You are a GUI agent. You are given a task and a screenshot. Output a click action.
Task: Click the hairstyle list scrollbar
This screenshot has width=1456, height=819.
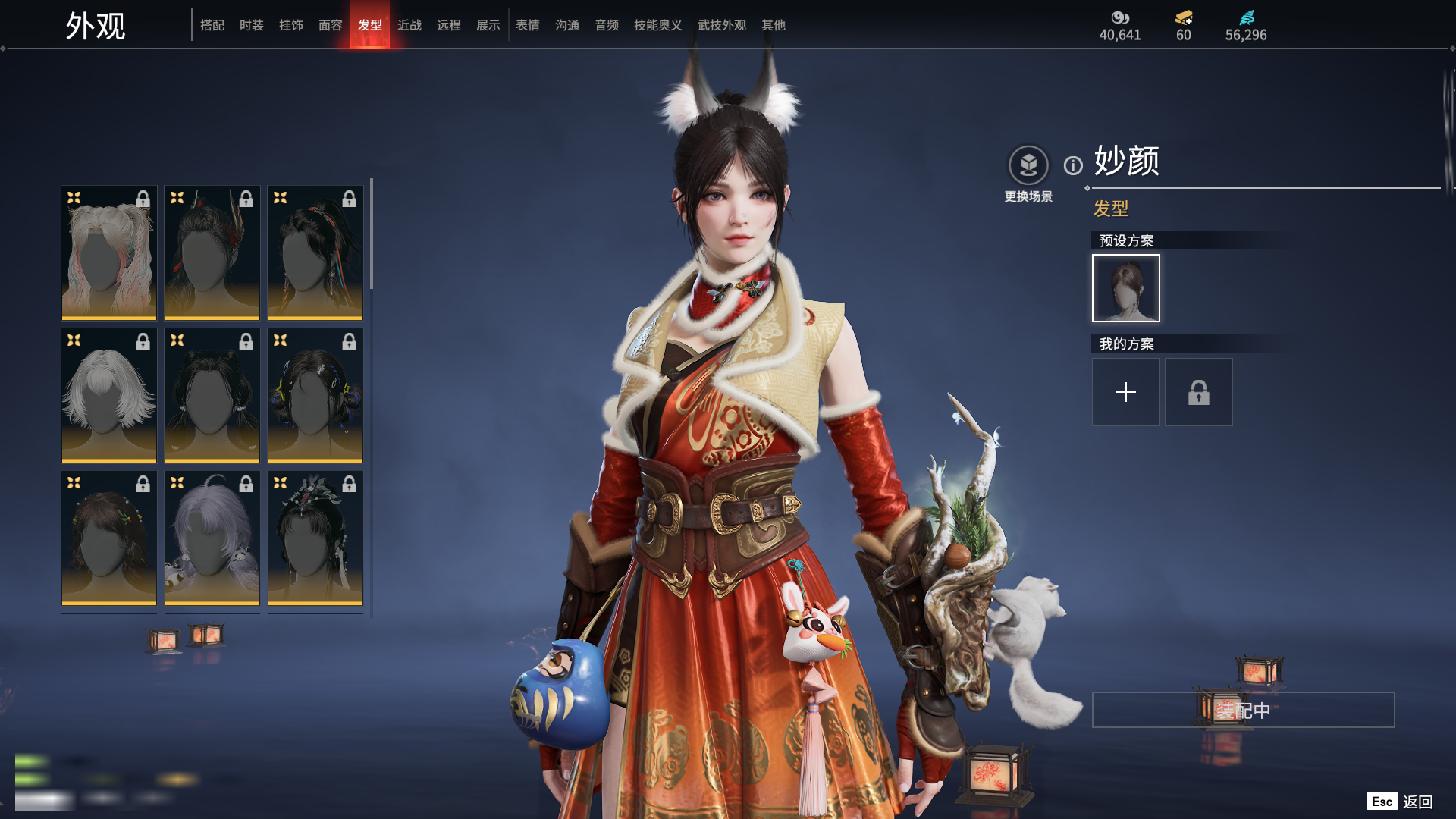pos(372,235)
